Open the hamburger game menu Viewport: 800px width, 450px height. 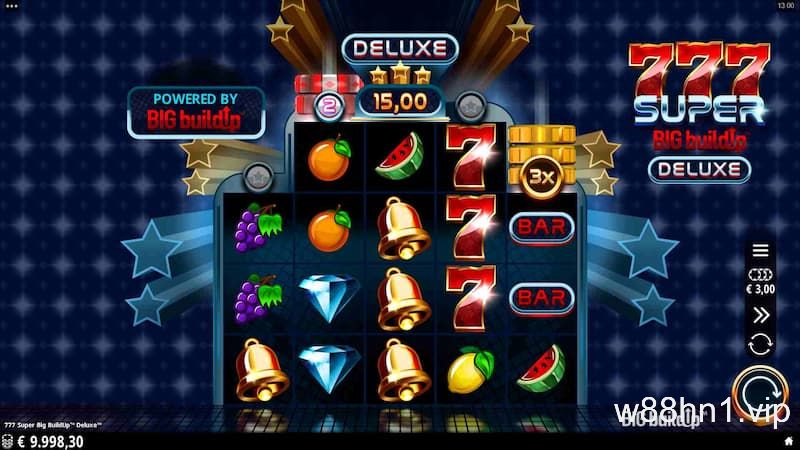pyautogui.click(x=761, y=250)
